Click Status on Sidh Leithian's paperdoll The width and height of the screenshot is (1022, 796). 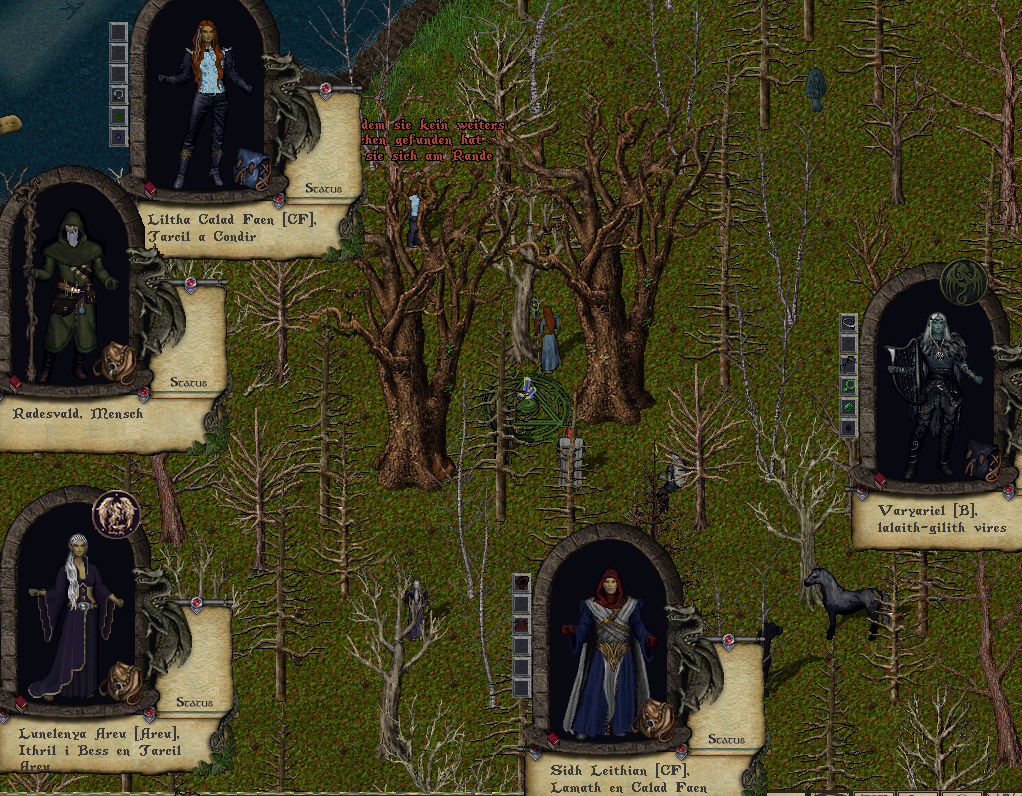click(726, 740)
